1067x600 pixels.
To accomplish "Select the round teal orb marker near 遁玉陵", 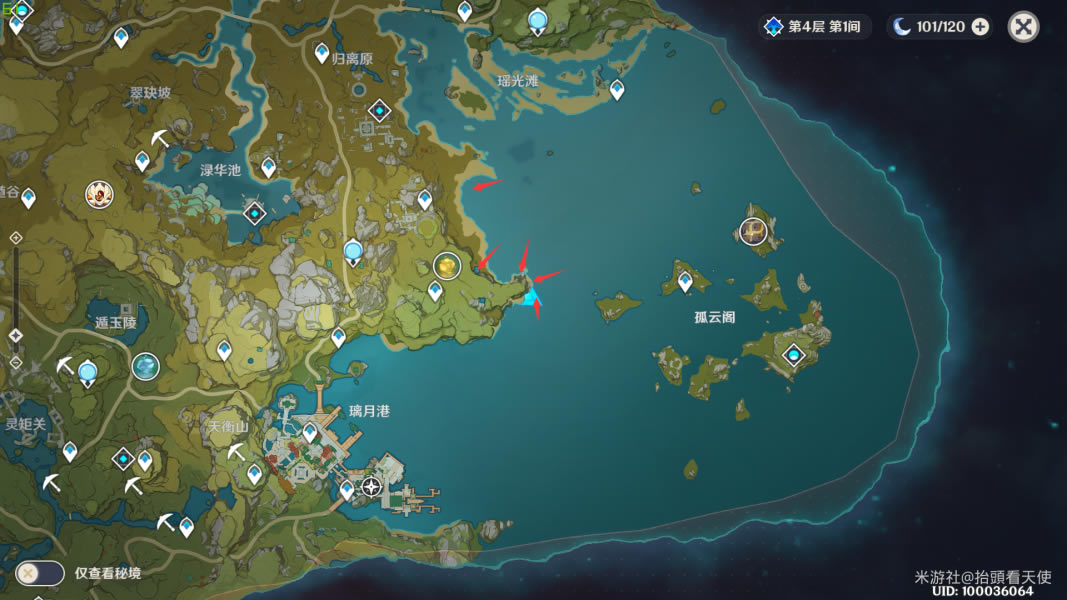I will 146,366.
